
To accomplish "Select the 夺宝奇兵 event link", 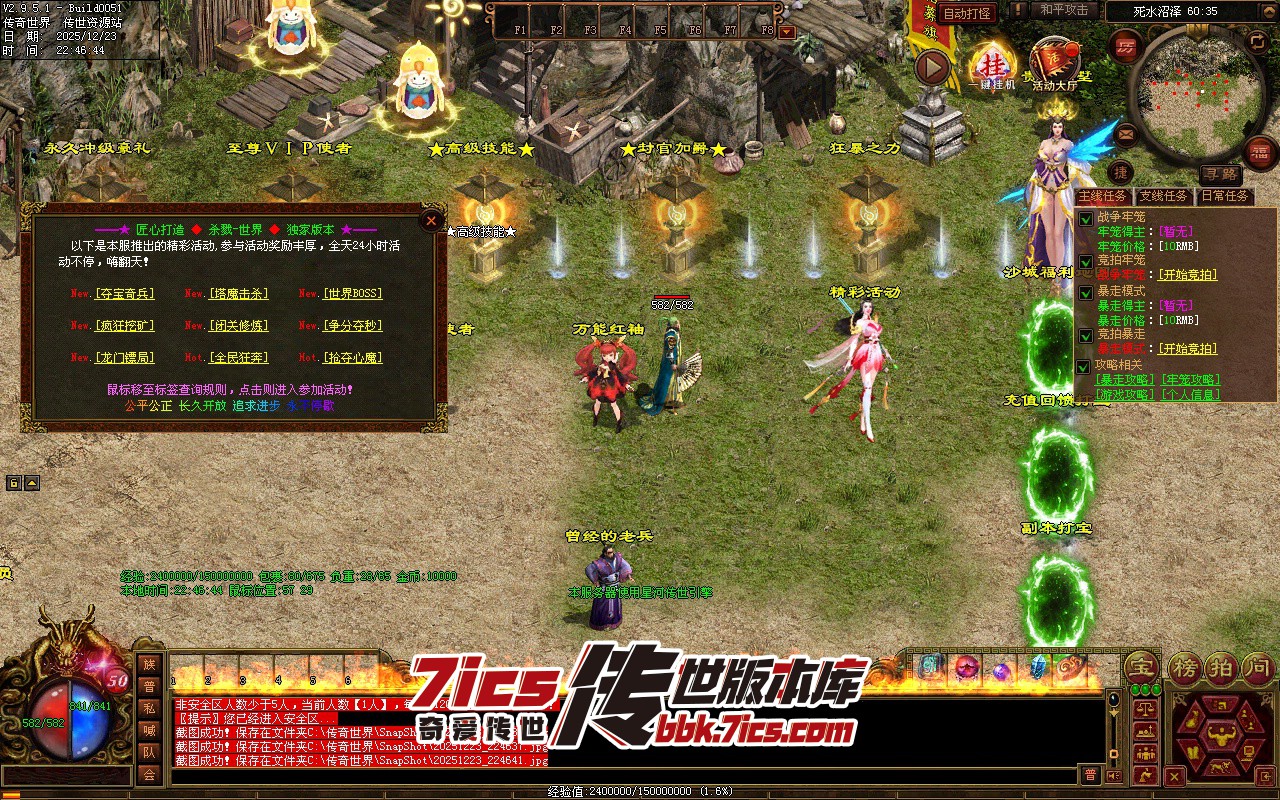I will pos(125,294).
